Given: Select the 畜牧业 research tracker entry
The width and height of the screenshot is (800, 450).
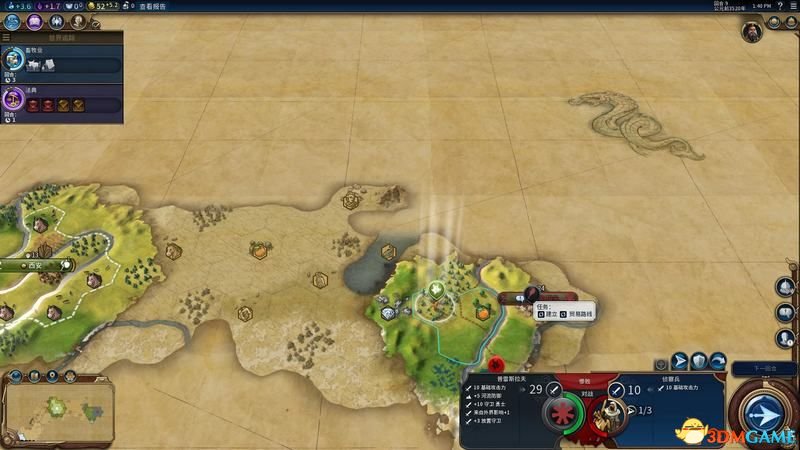Looking at the screenshot, I should click(x=61, y=63).
